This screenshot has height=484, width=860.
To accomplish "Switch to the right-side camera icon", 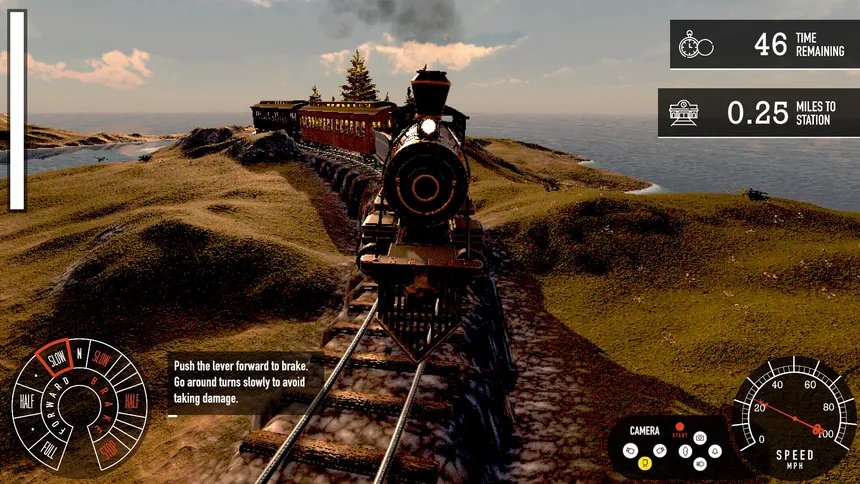I will [x=661, y=450].
